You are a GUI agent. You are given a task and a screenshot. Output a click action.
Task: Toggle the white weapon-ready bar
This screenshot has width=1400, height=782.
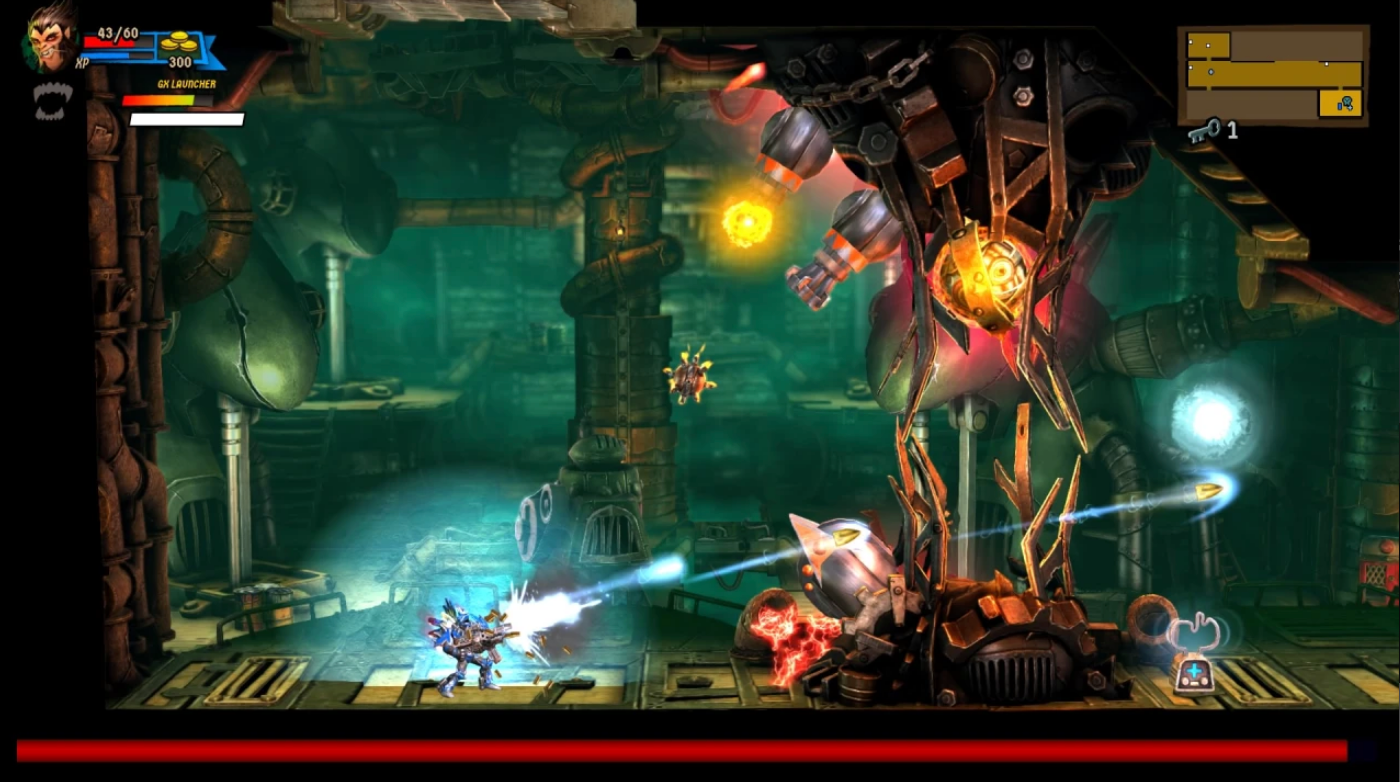(x=186, y=119)
